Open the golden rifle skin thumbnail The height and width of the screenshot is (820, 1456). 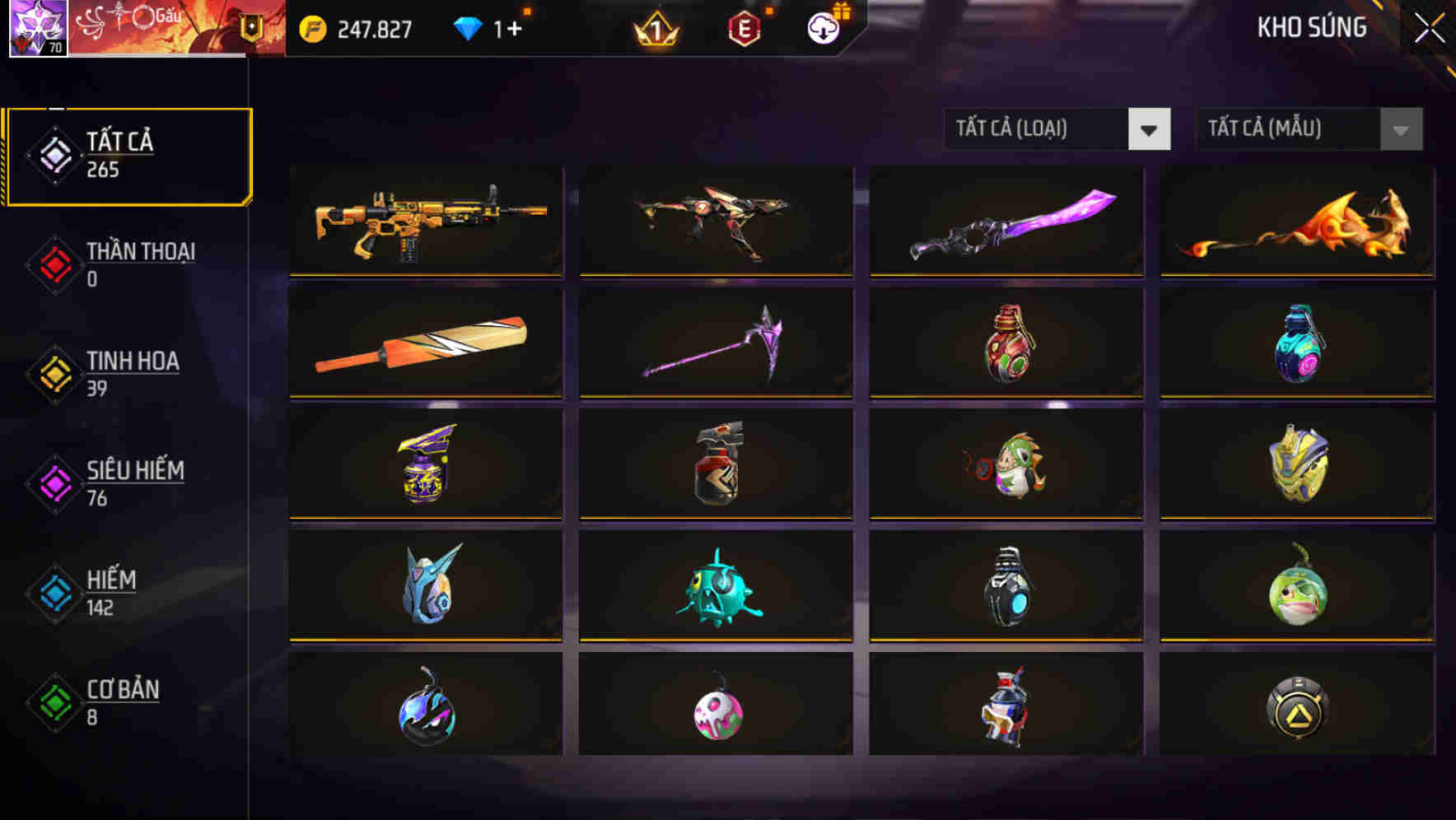(424, 221)
